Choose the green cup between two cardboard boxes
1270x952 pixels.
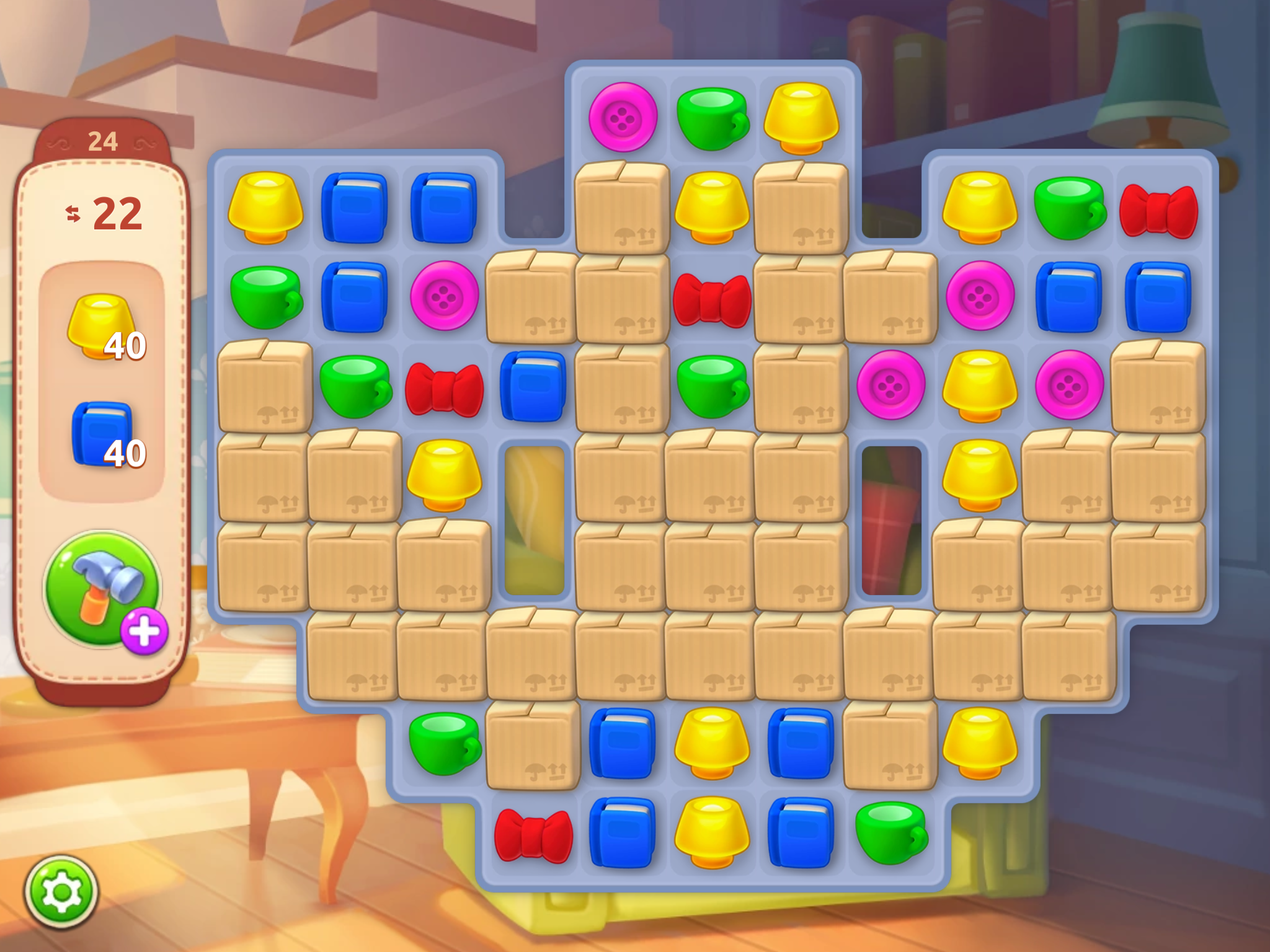[x=712, y=386]
